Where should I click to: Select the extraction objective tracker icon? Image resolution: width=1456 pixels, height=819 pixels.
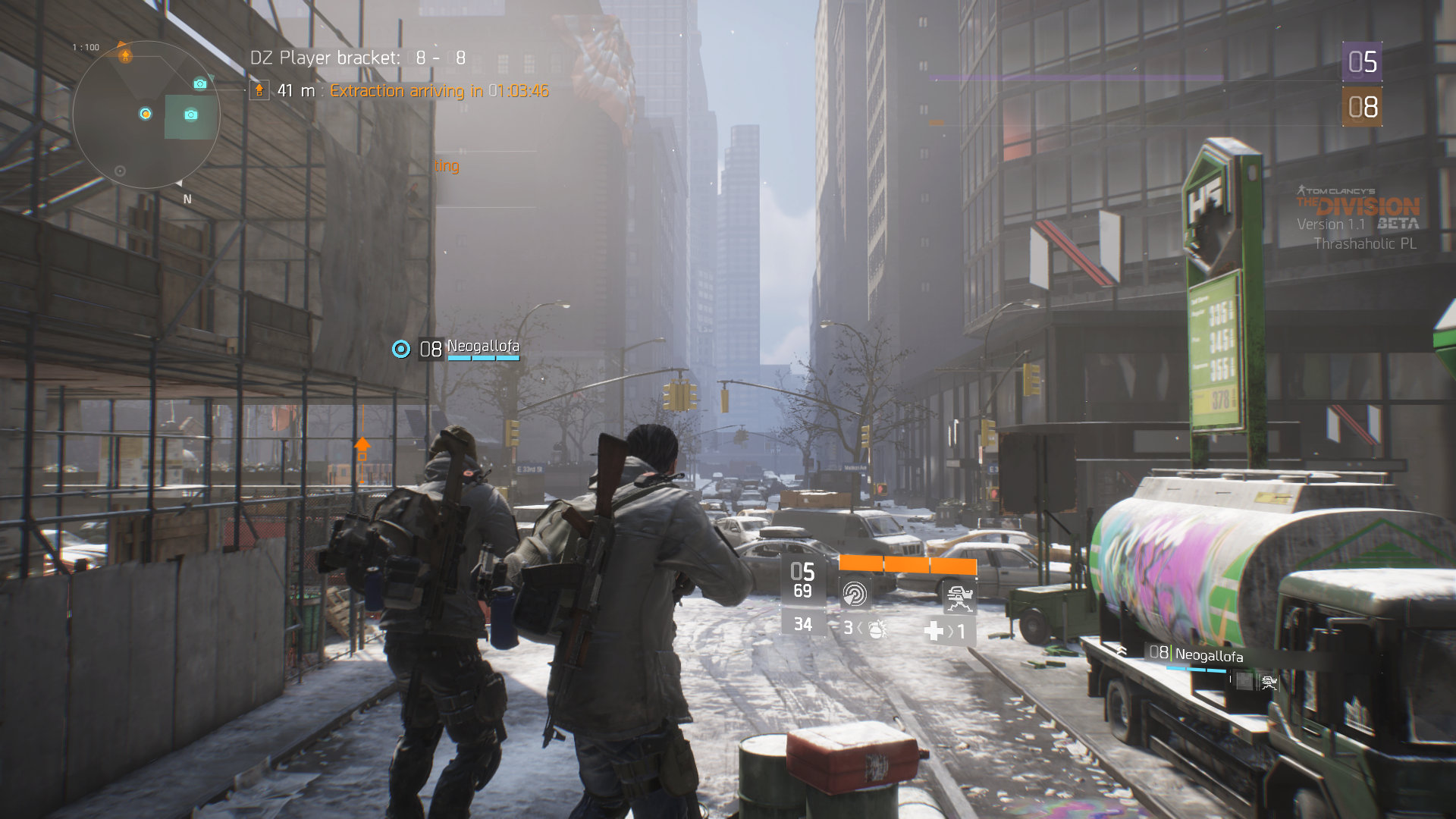[259, 91]
